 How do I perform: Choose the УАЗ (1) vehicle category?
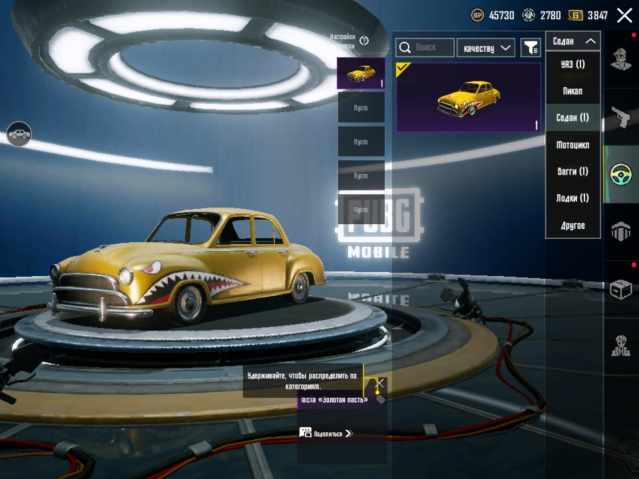(x=573, y=64)
